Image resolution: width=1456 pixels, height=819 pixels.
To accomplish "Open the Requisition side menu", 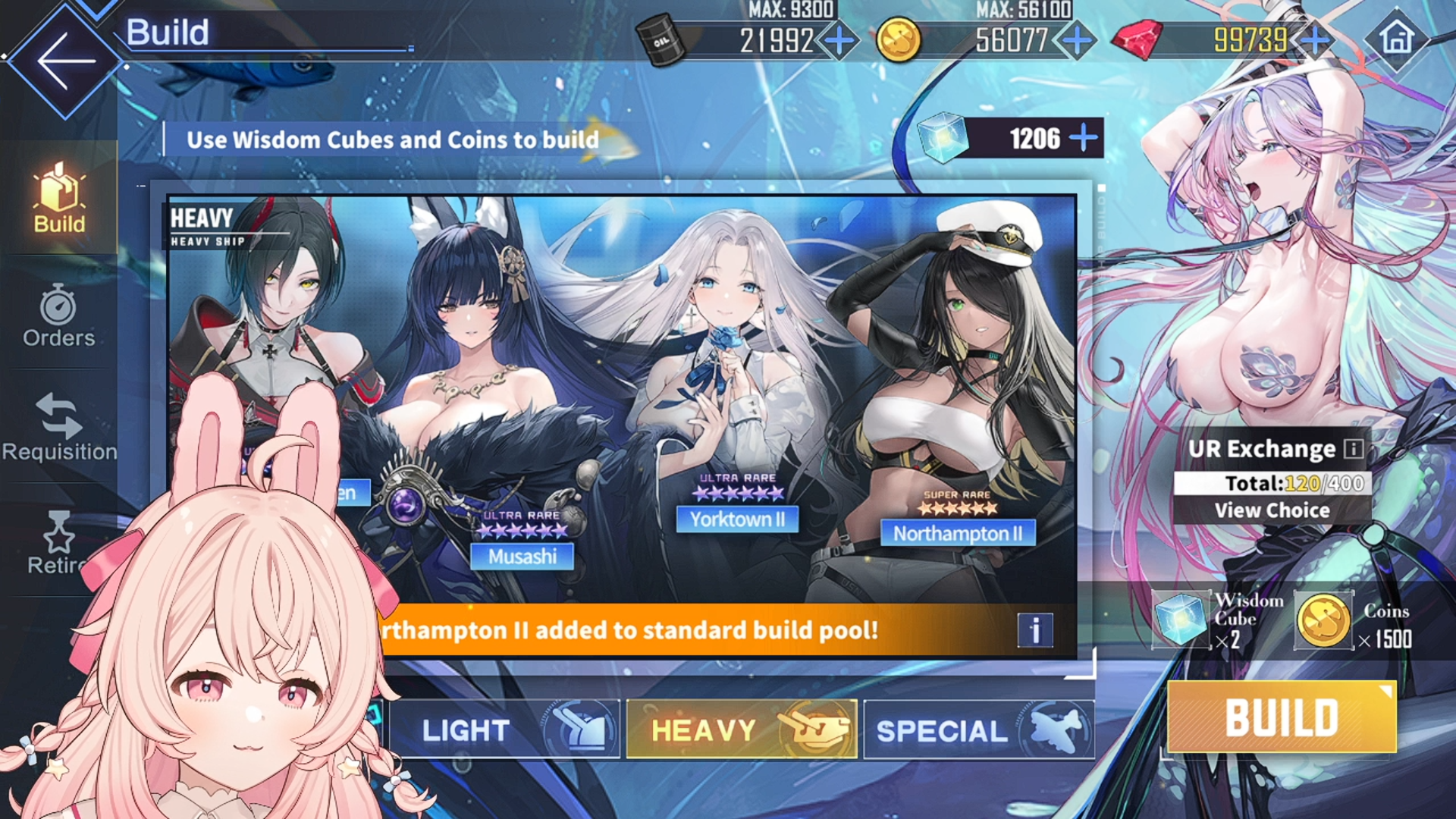I will coord(59,428).
